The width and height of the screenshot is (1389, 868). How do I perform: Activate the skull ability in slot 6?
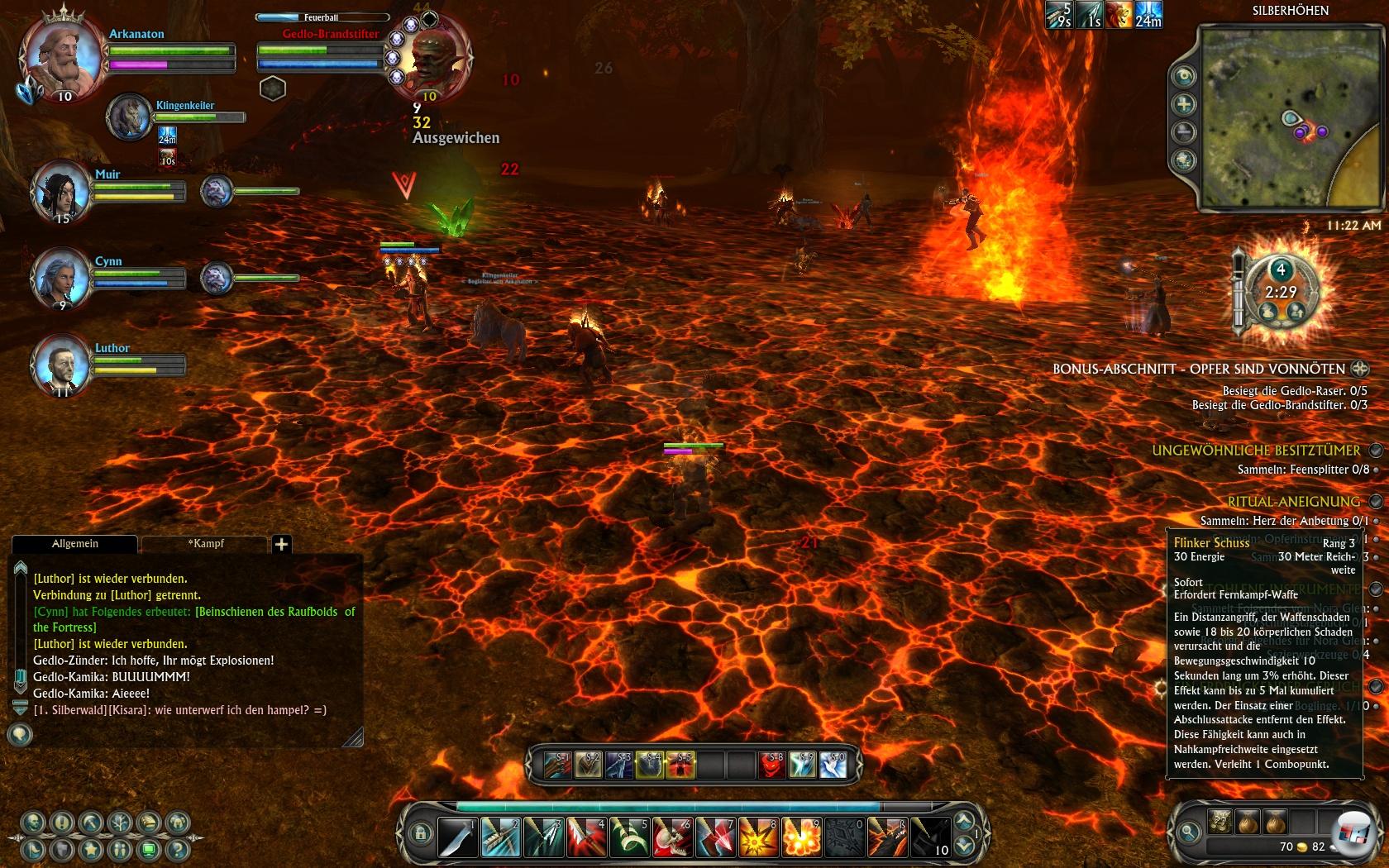672,837
